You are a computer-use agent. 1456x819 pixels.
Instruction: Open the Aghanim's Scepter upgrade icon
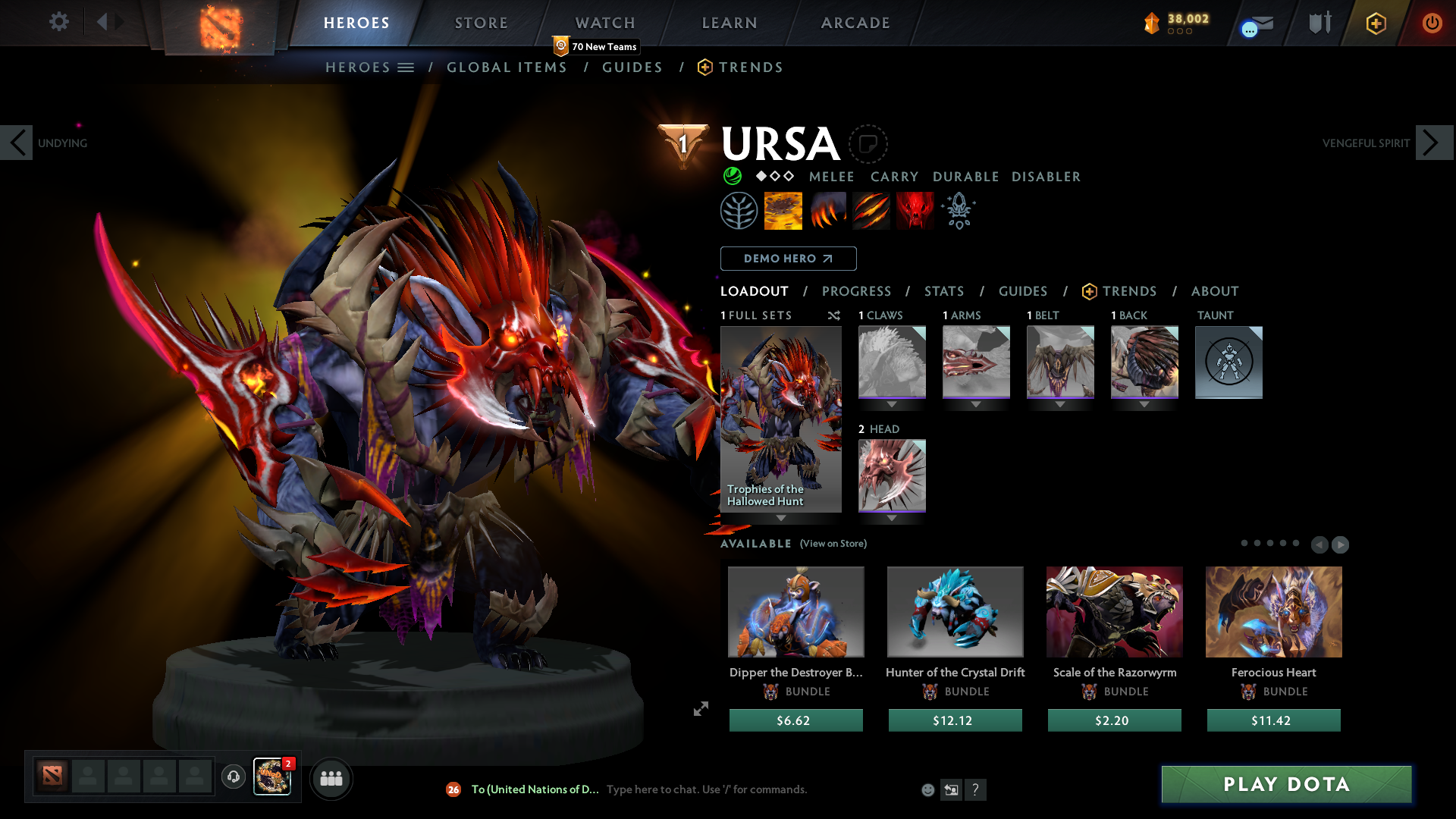pos(958,211)
